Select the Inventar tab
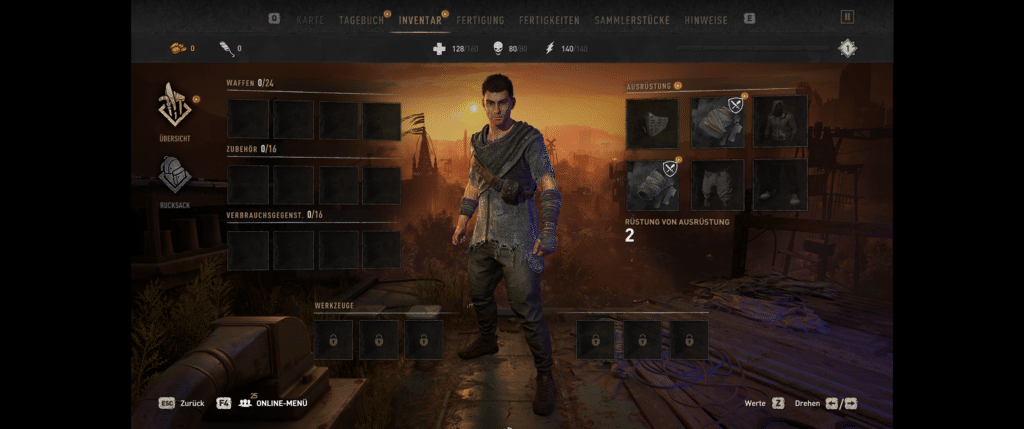Viewport: 1024px width, 429px height. coord(420,19)
